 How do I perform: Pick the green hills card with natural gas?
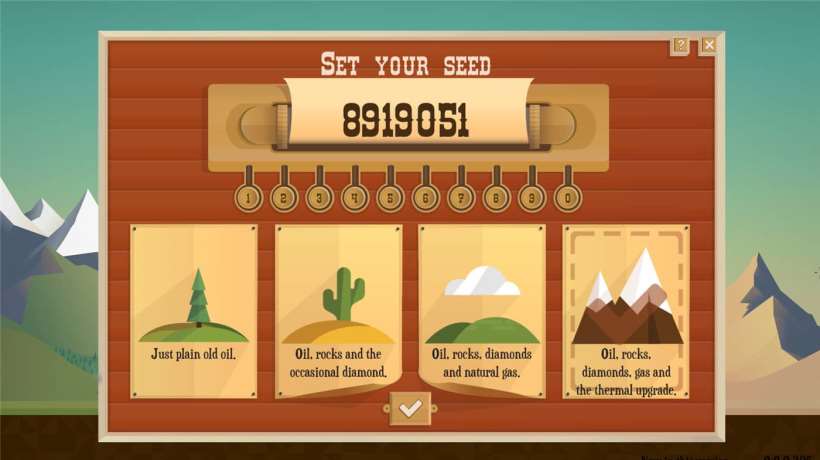pyautogui.click(x=482, y=310)
